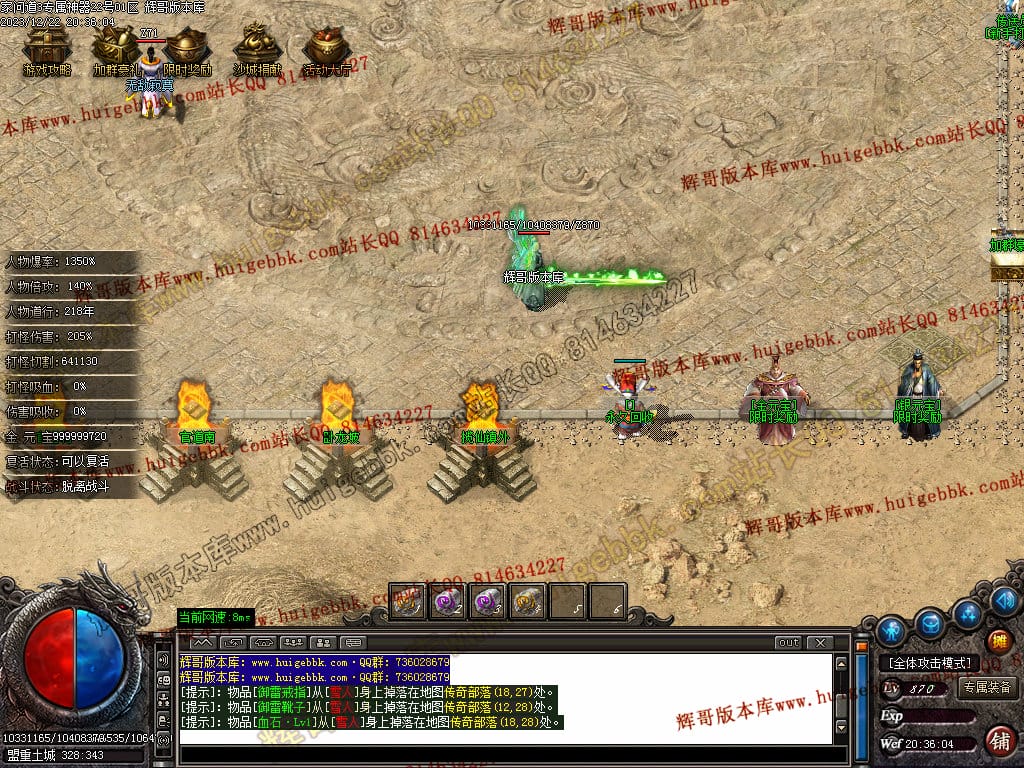The height and width of the screenshot is (768, 1024).
Task: Click the orange 摊 stall button
Action: point(998,641)
